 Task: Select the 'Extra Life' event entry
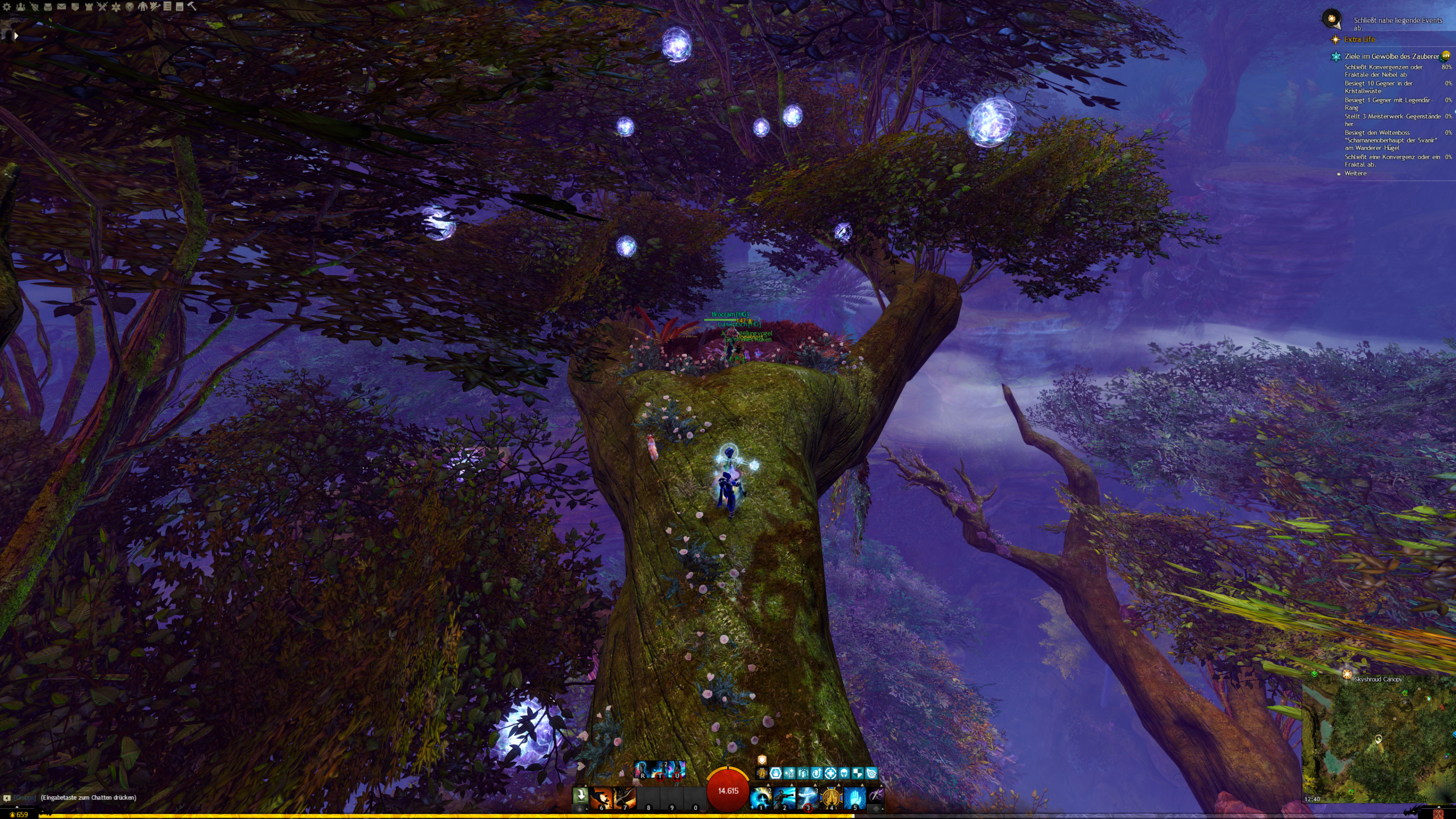point(1359,39)
